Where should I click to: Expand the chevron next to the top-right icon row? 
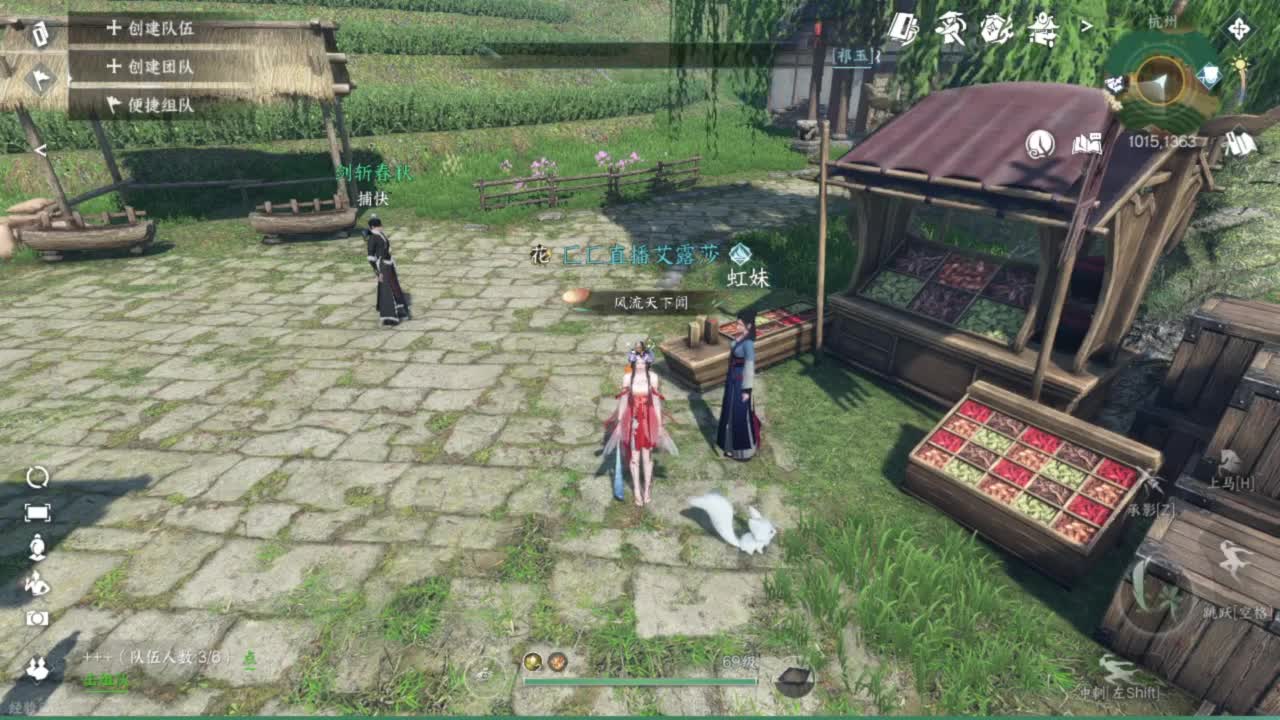1086,25
